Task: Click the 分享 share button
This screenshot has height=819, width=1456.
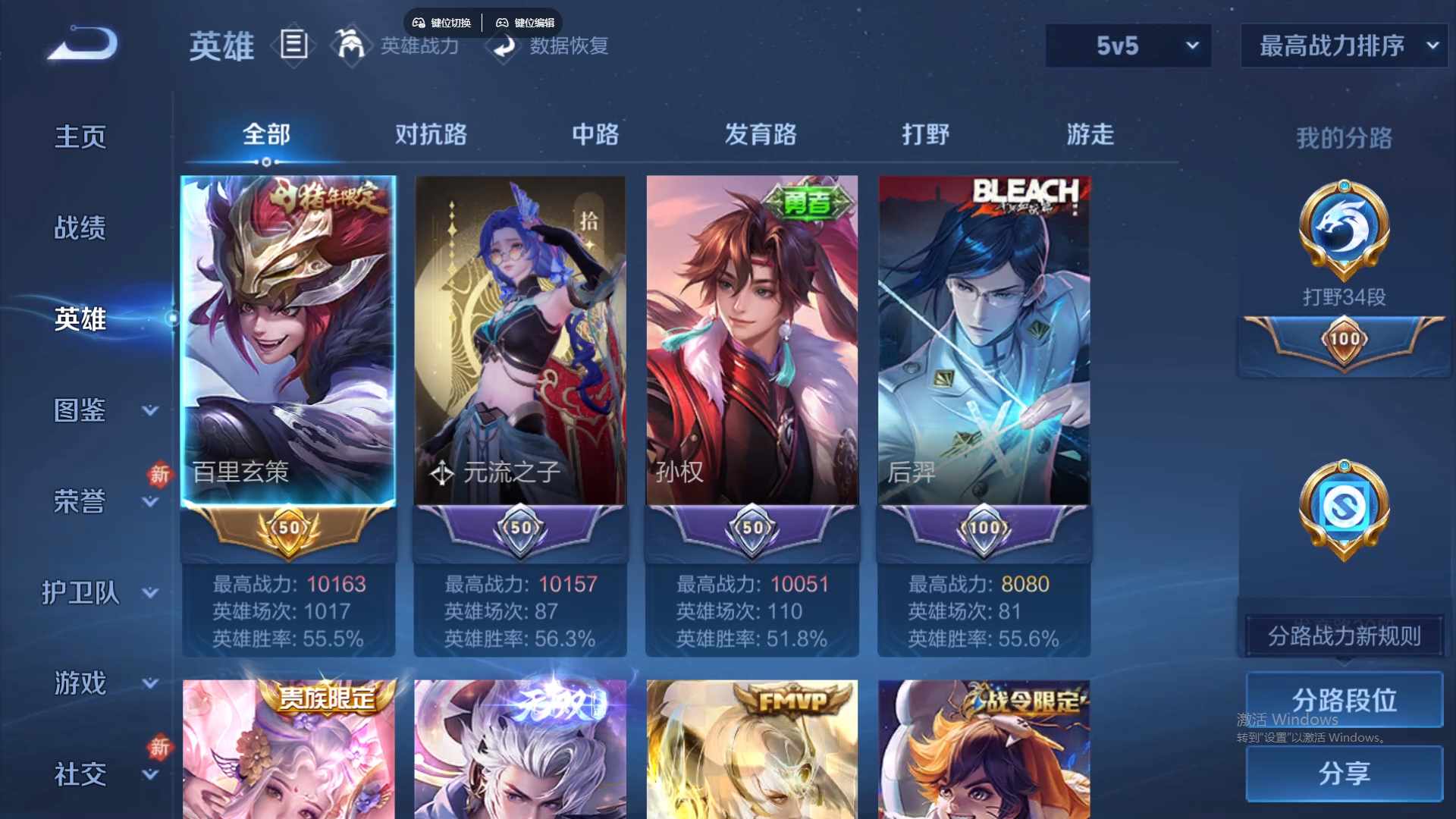Action: pyautogui.click(x=1343, y=774)
